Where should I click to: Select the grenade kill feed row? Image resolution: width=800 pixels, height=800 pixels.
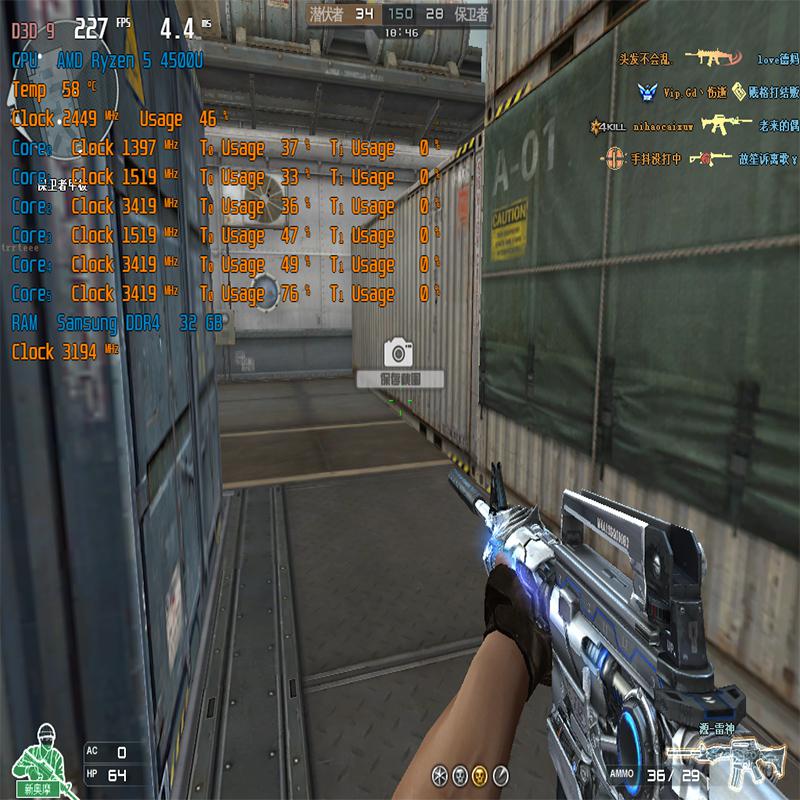tap(699, 158)
